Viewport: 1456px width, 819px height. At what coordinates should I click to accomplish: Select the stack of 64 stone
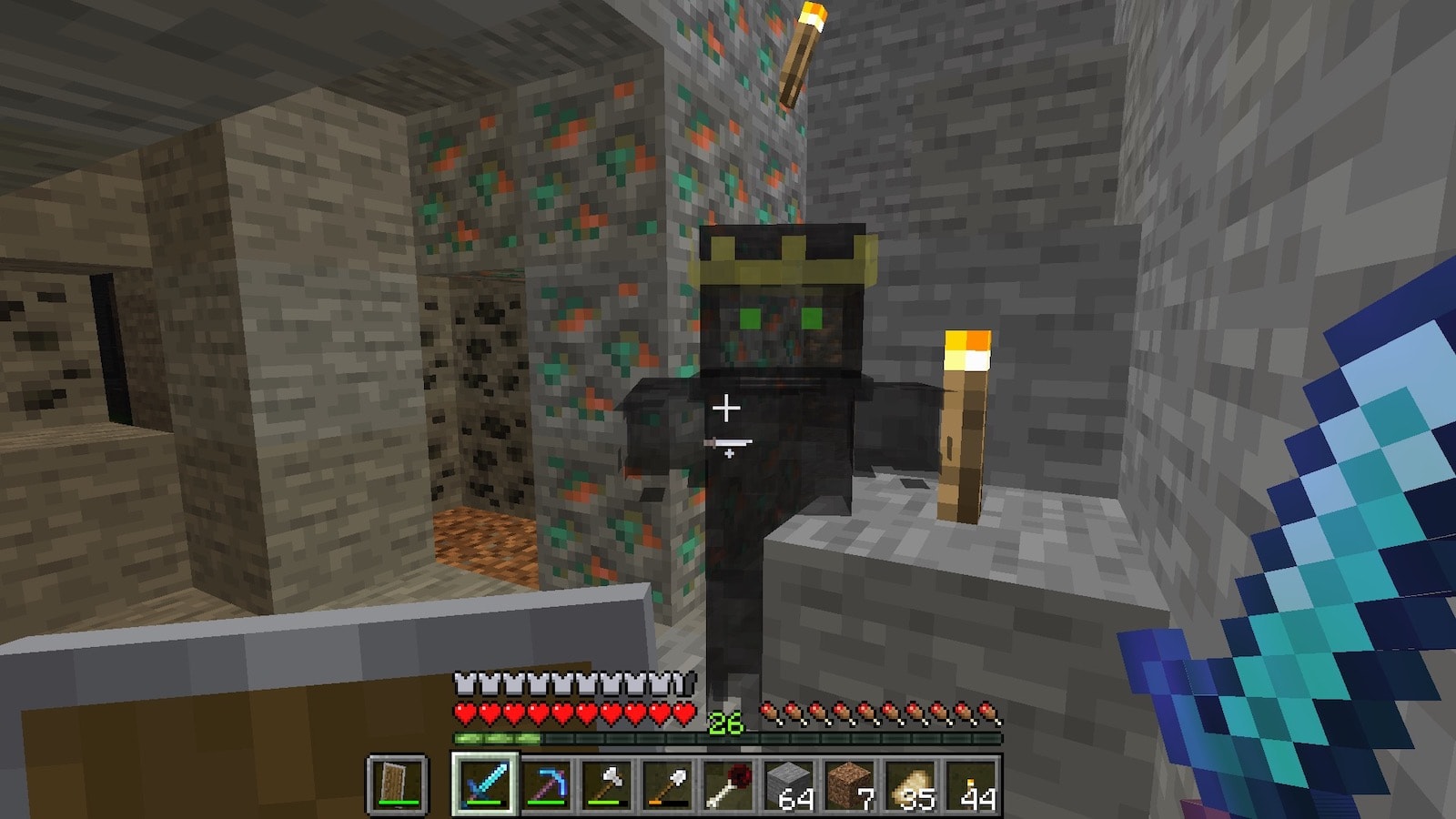[x=790, y=784]
